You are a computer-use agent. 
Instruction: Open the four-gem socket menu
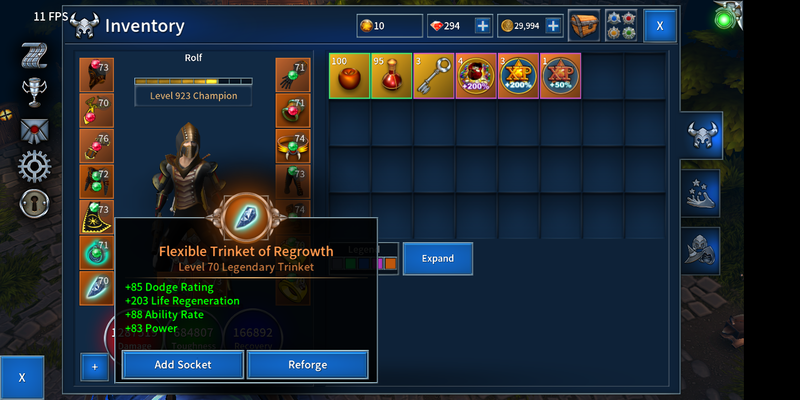click(x=620, y=26)
